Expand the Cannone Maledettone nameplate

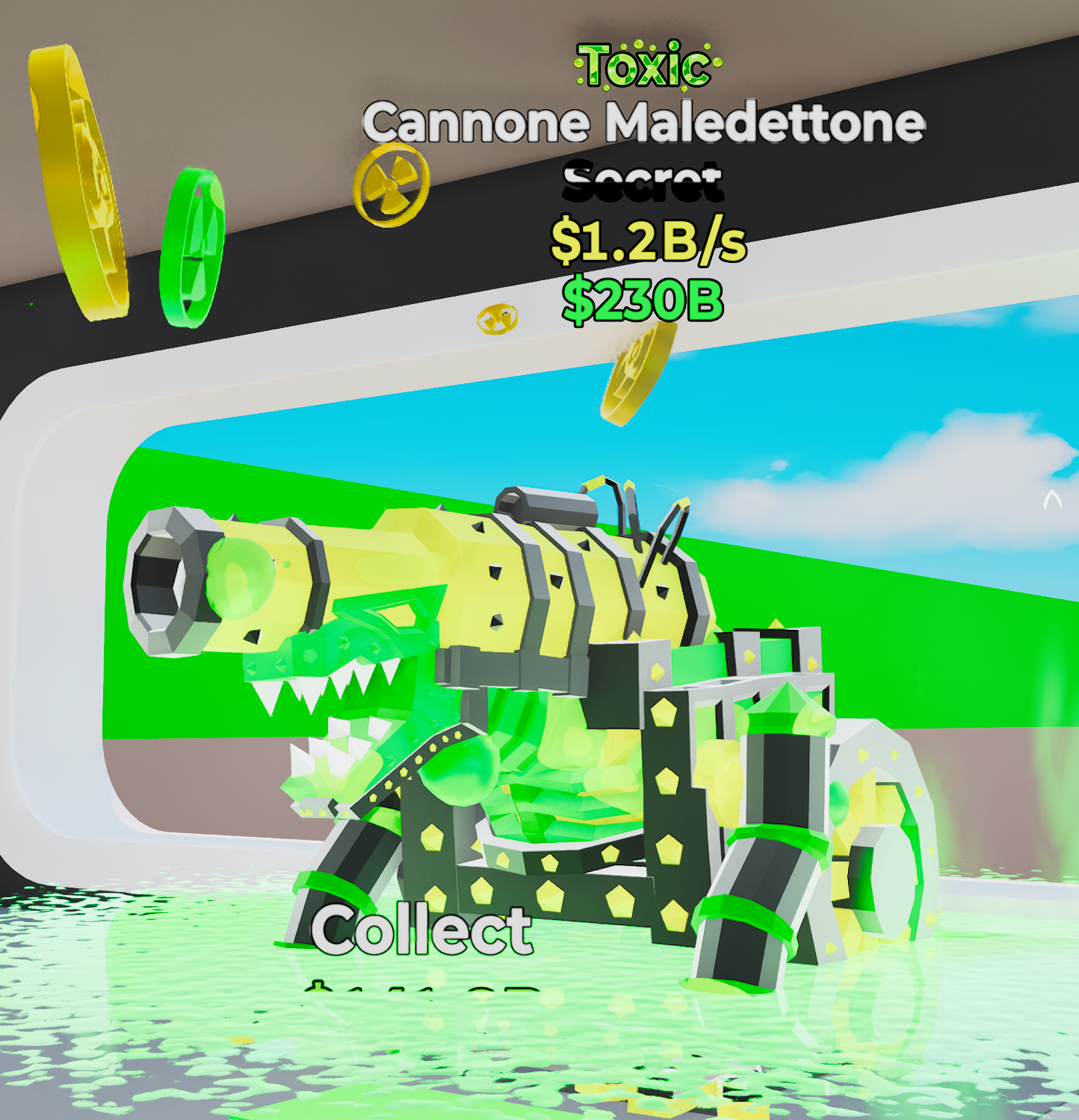pyautogui.click(x=644, y=123)
